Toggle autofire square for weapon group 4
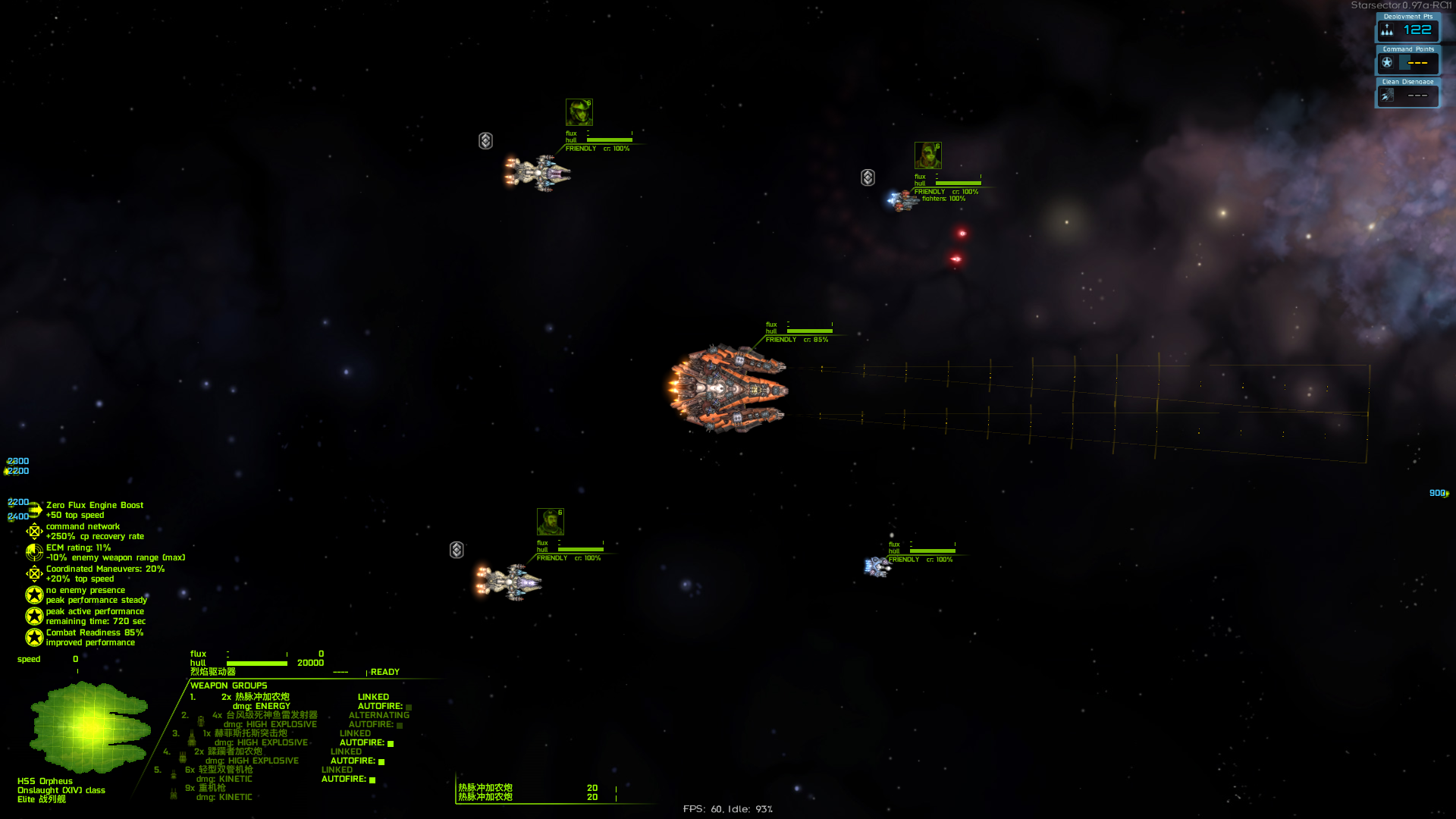The width and height of the screenshot is (1456, 819). pos(381,761)
